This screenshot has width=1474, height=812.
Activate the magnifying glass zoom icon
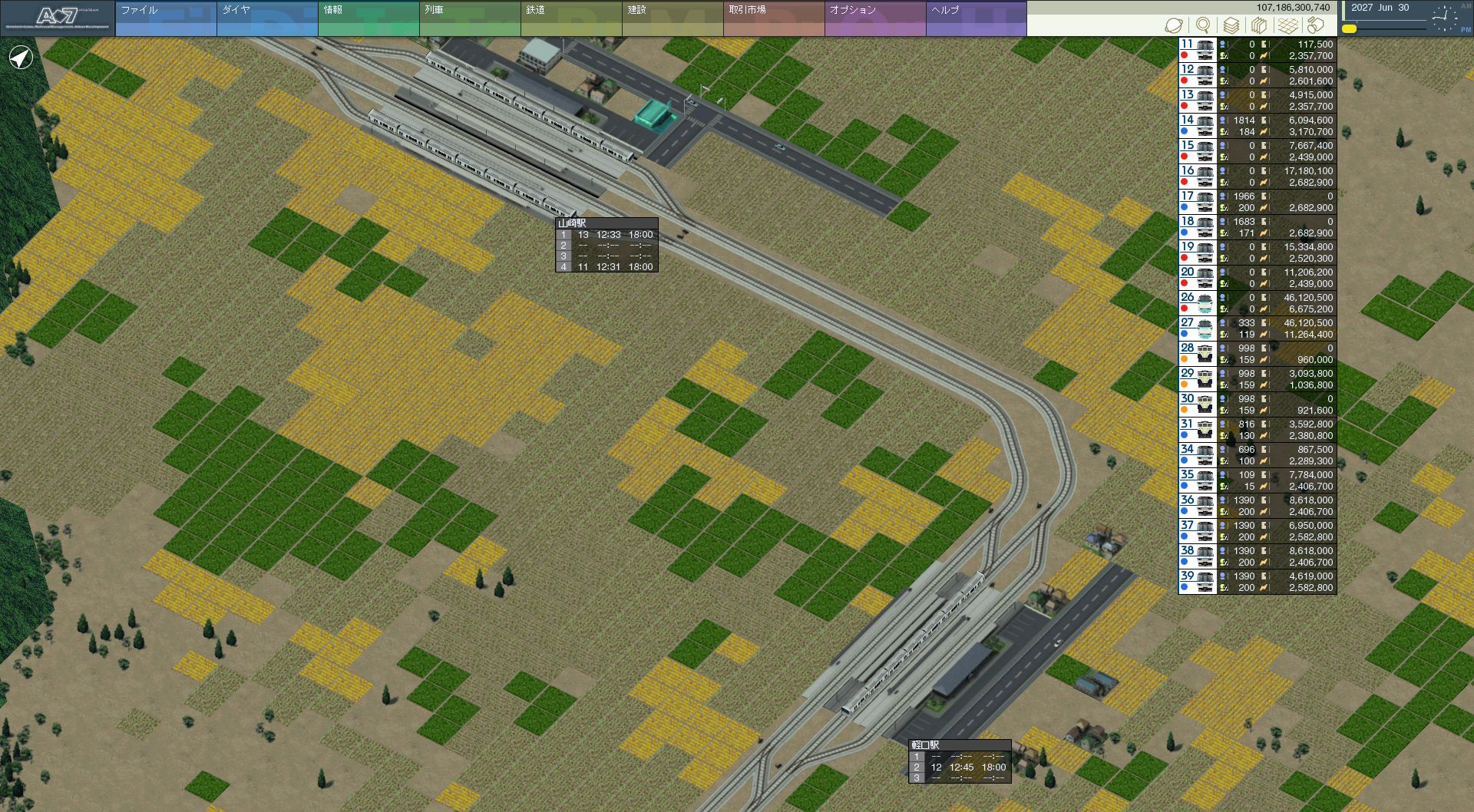click(1203, 25)
